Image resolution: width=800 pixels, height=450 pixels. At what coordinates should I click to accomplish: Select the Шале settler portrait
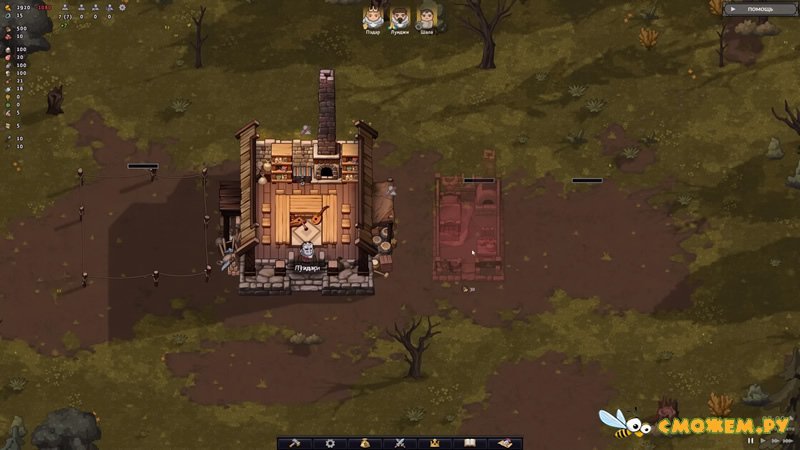pyautogui.click(x=426, y=17)
